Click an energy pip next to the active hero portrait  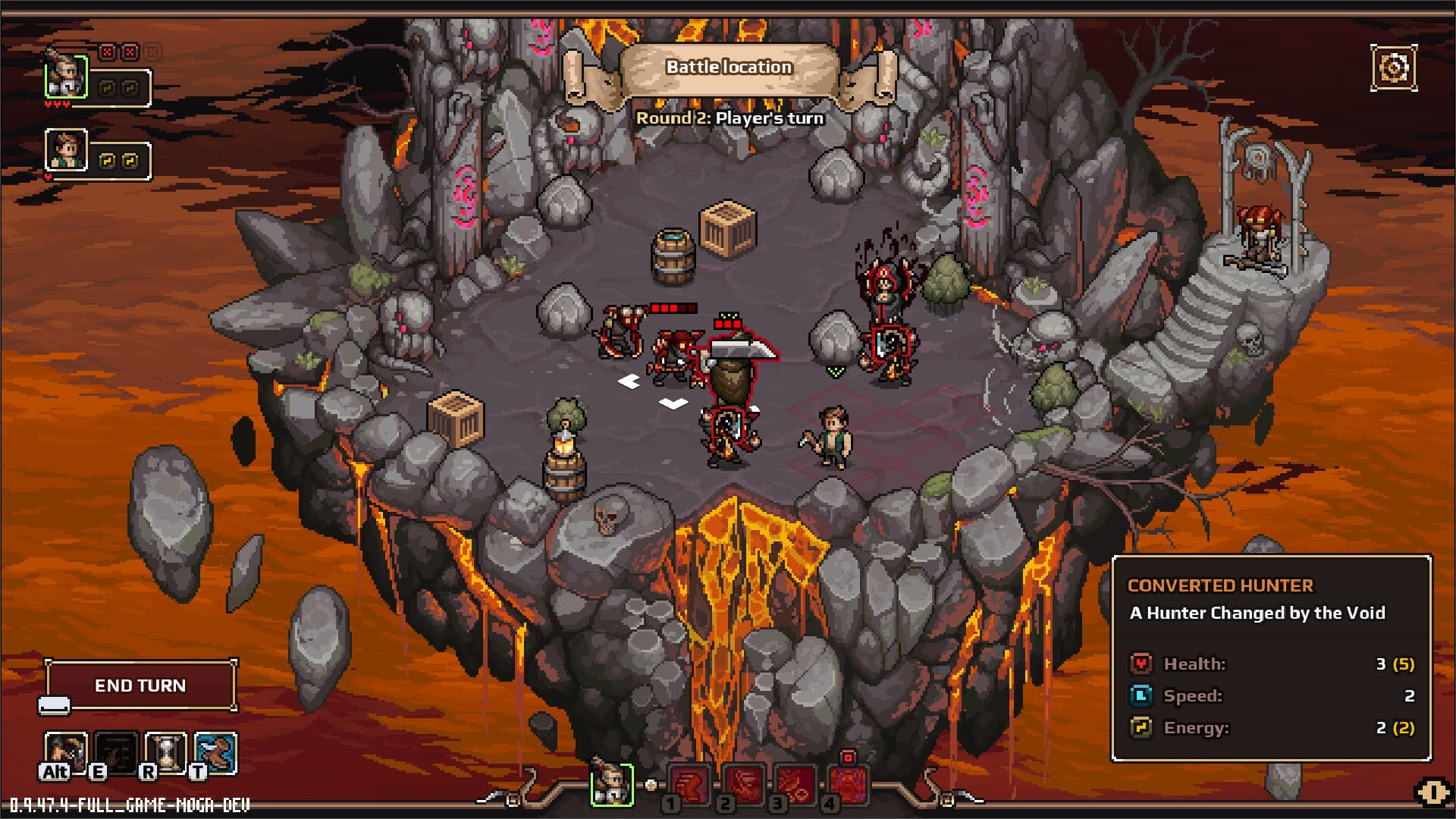pos(107,89)
